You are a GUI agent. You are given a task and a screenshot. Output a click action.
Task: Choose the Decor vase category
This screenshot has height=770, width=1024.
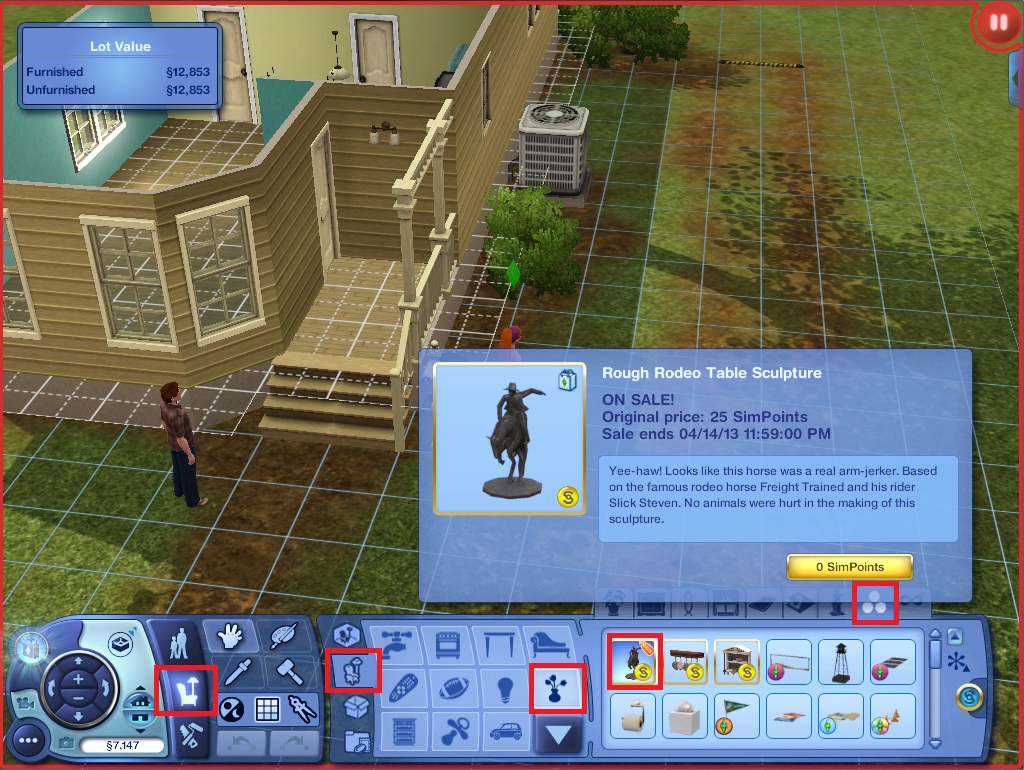[x=555, y=687]
